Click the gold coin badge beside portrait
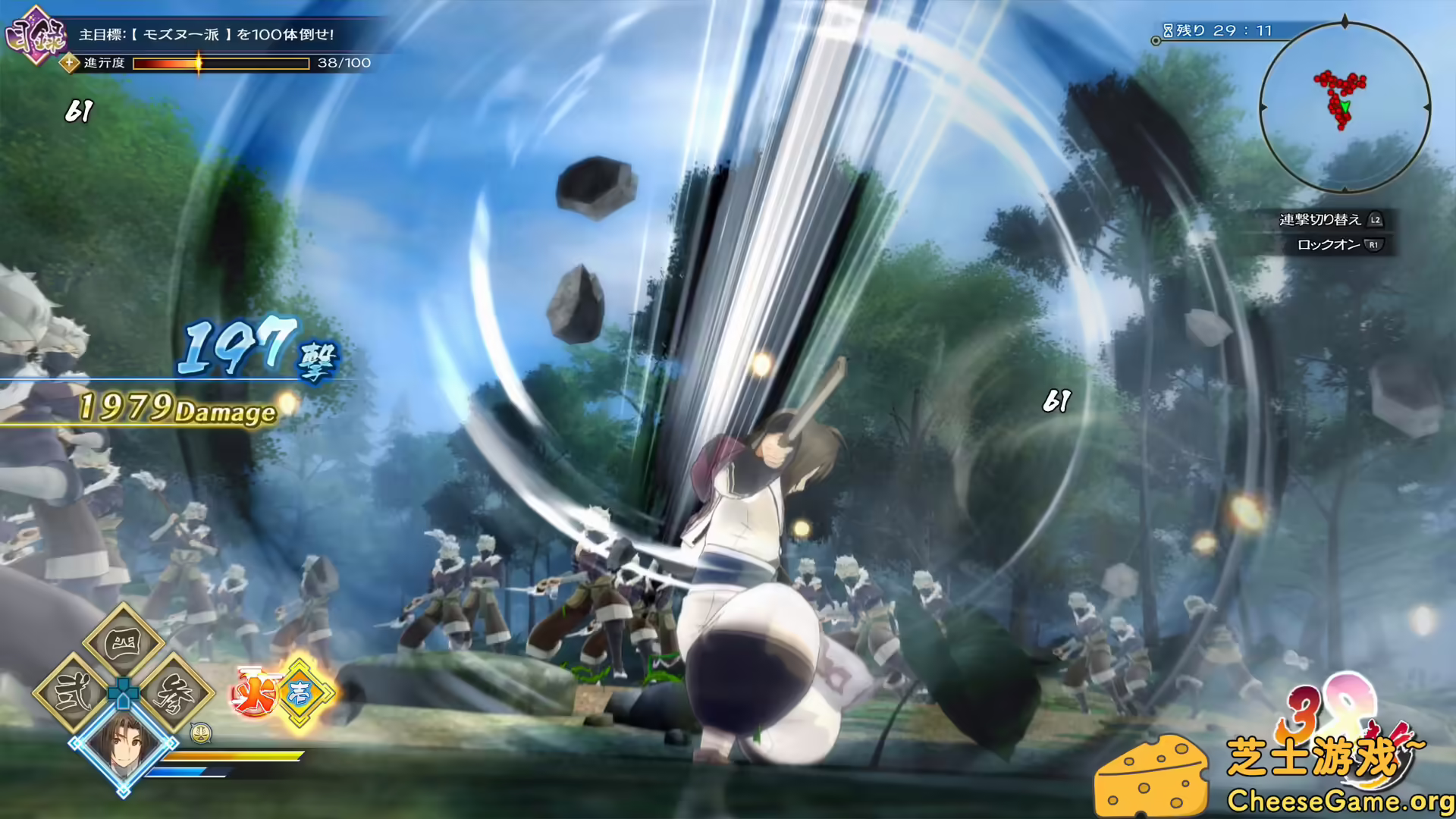The image size is (1456, 819). [x=201, y=734]
